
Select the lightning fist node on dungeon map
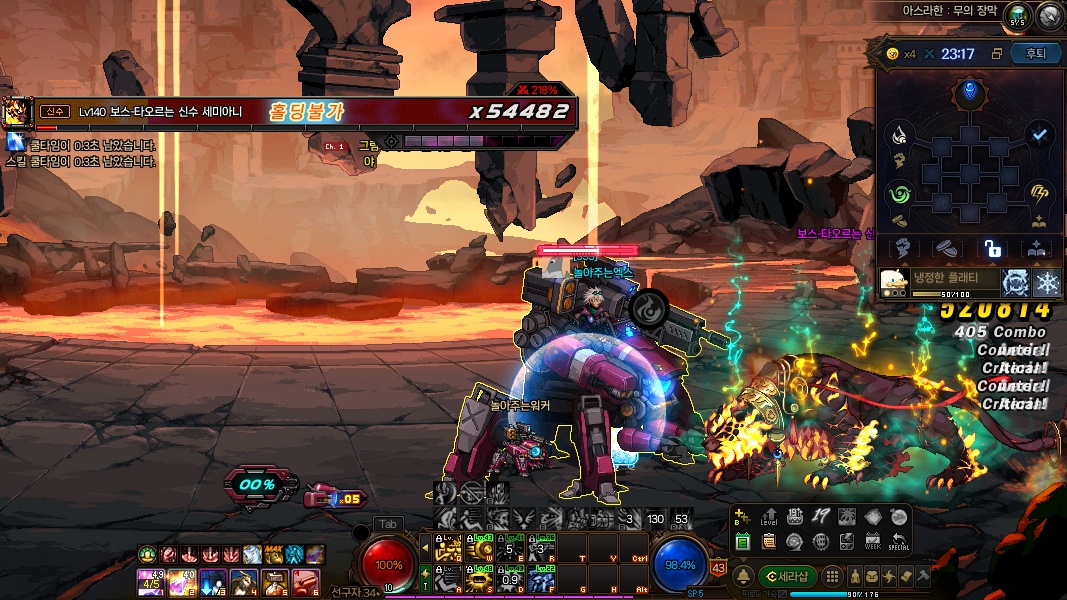pos(1039,193)
